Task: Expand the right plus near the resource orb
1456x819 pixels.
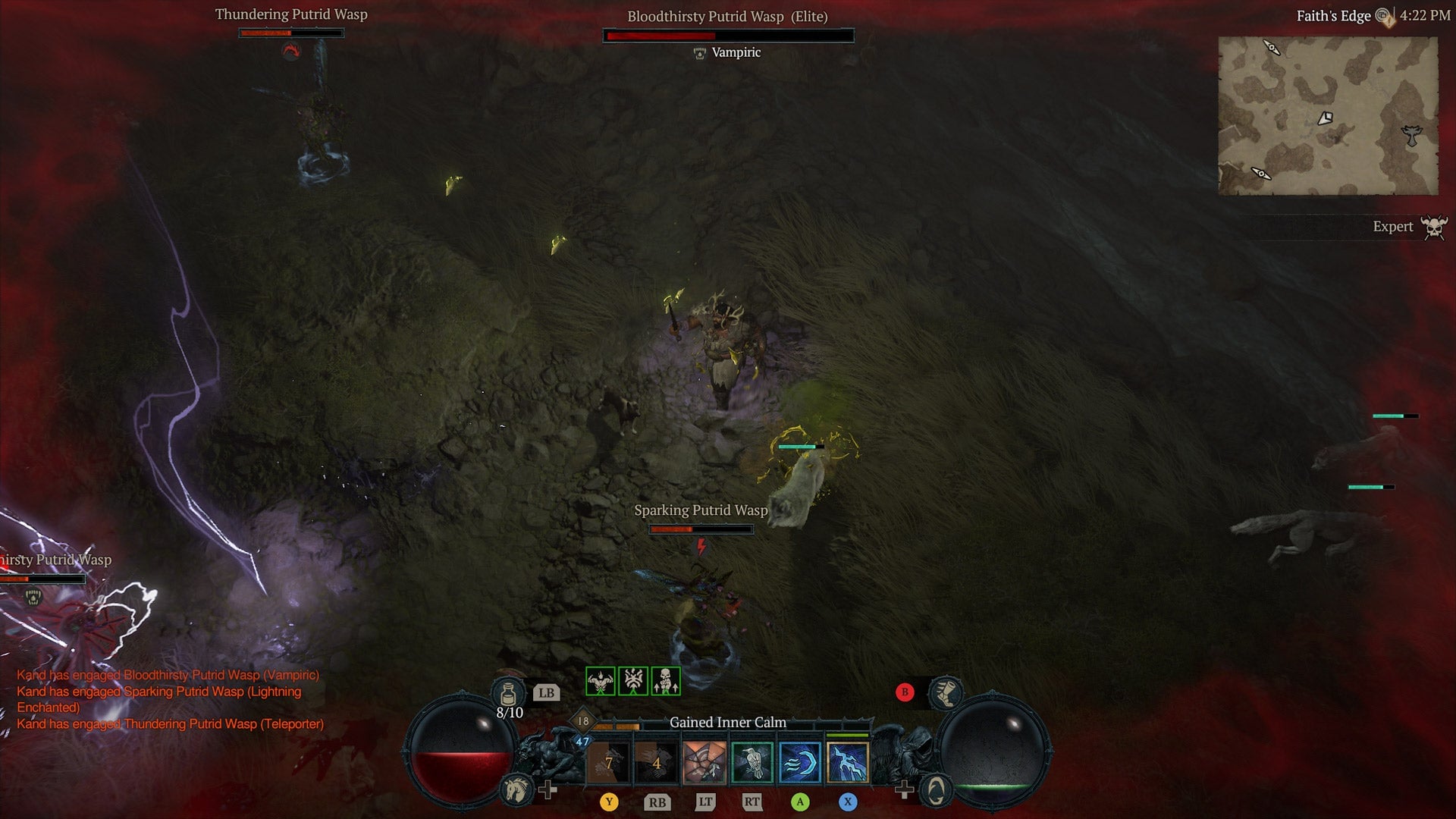Action: [904, 789]
